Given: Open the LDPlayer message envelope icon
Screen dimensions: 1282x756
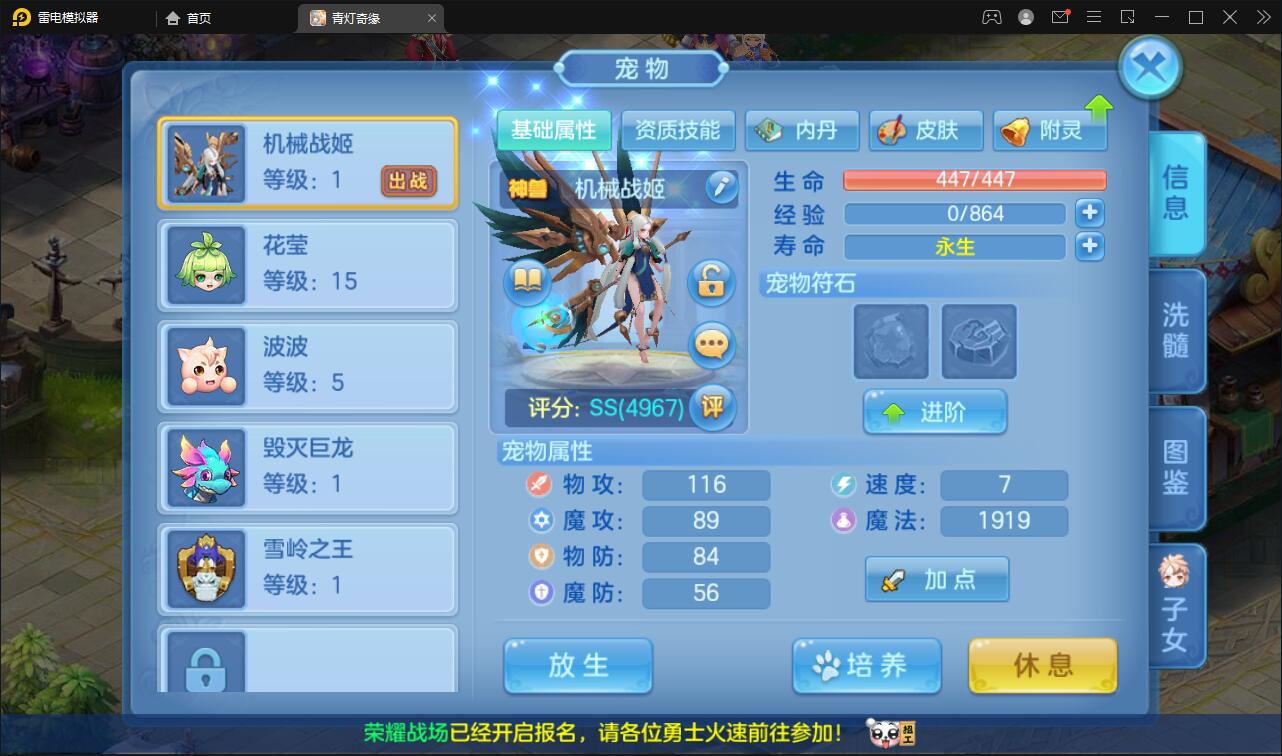Looking at the screenshot, I should [1060, 17].
